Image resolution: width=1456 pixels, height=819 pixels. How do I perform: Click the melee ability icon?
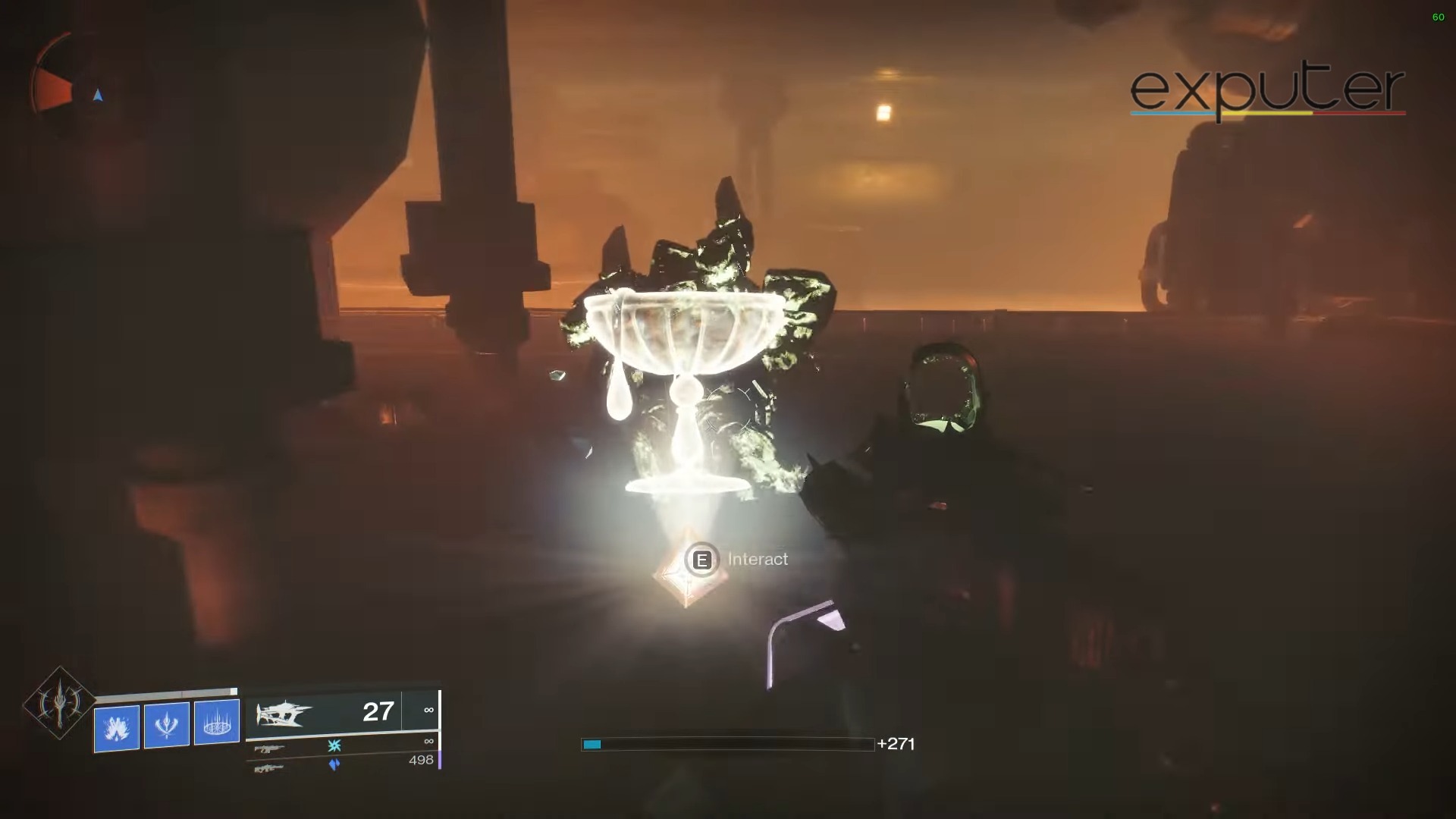pyautogui.click(x=167, y=724)
